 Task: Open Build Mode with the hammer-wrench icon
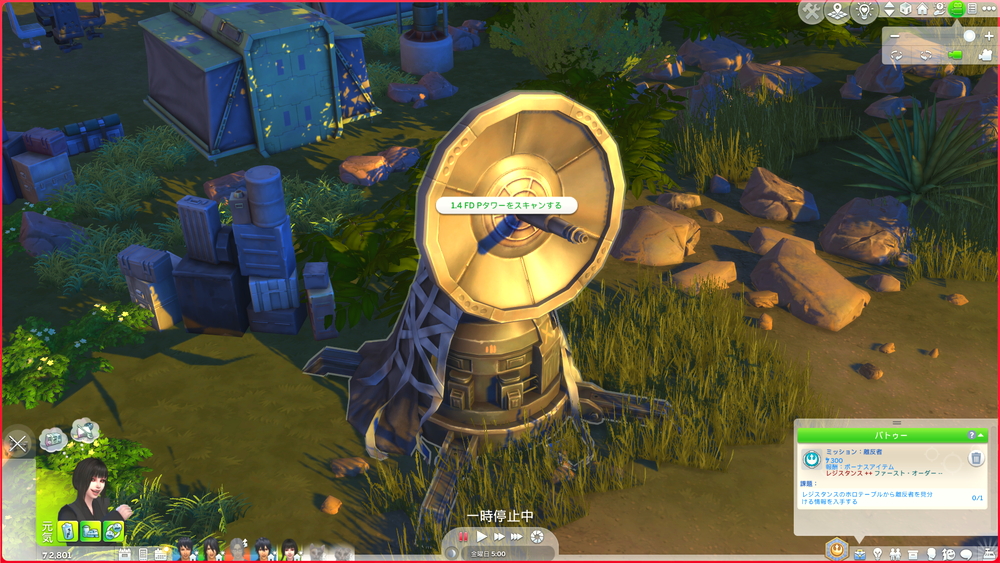pyautogui.click(x=811, y=11)
